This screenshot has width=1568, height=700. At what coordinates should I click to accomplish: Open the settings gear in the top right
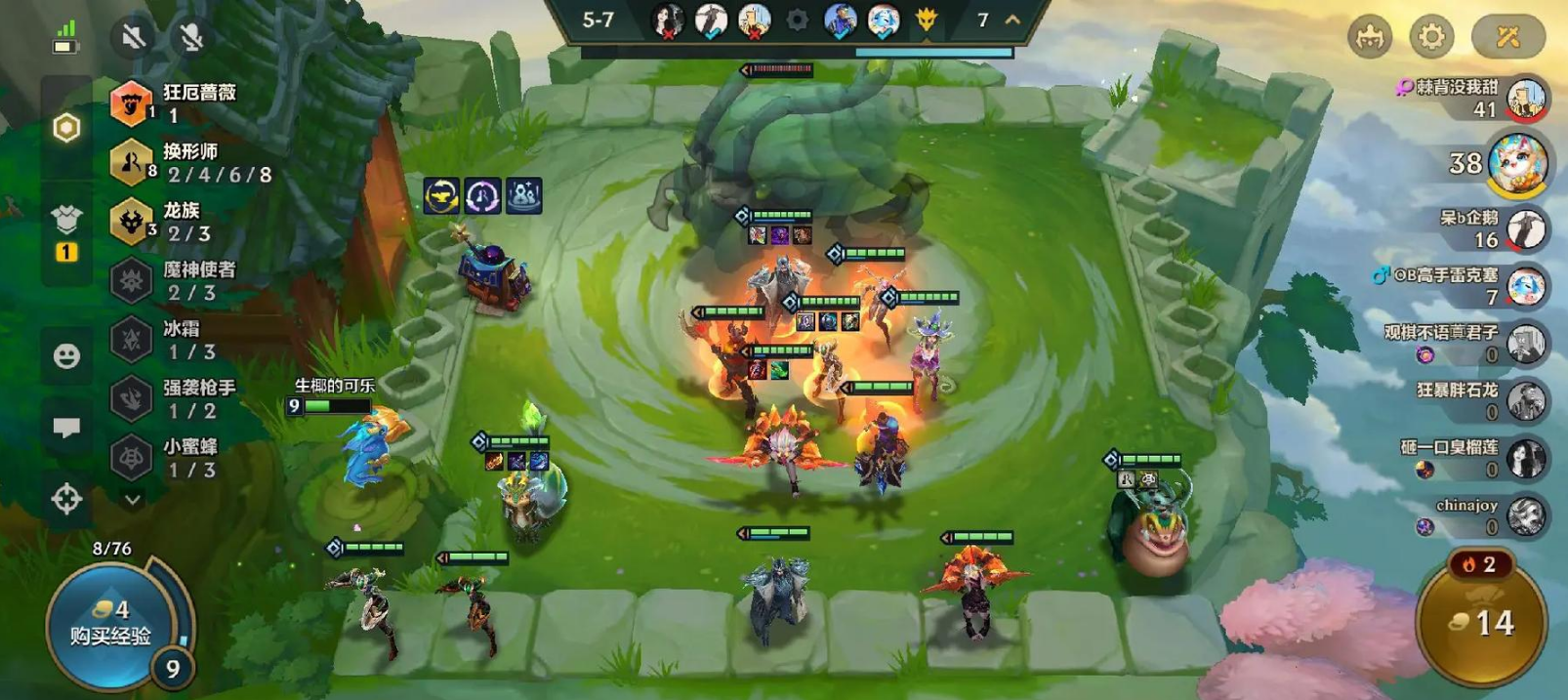pyautogui.click(x=1430, y=37)
